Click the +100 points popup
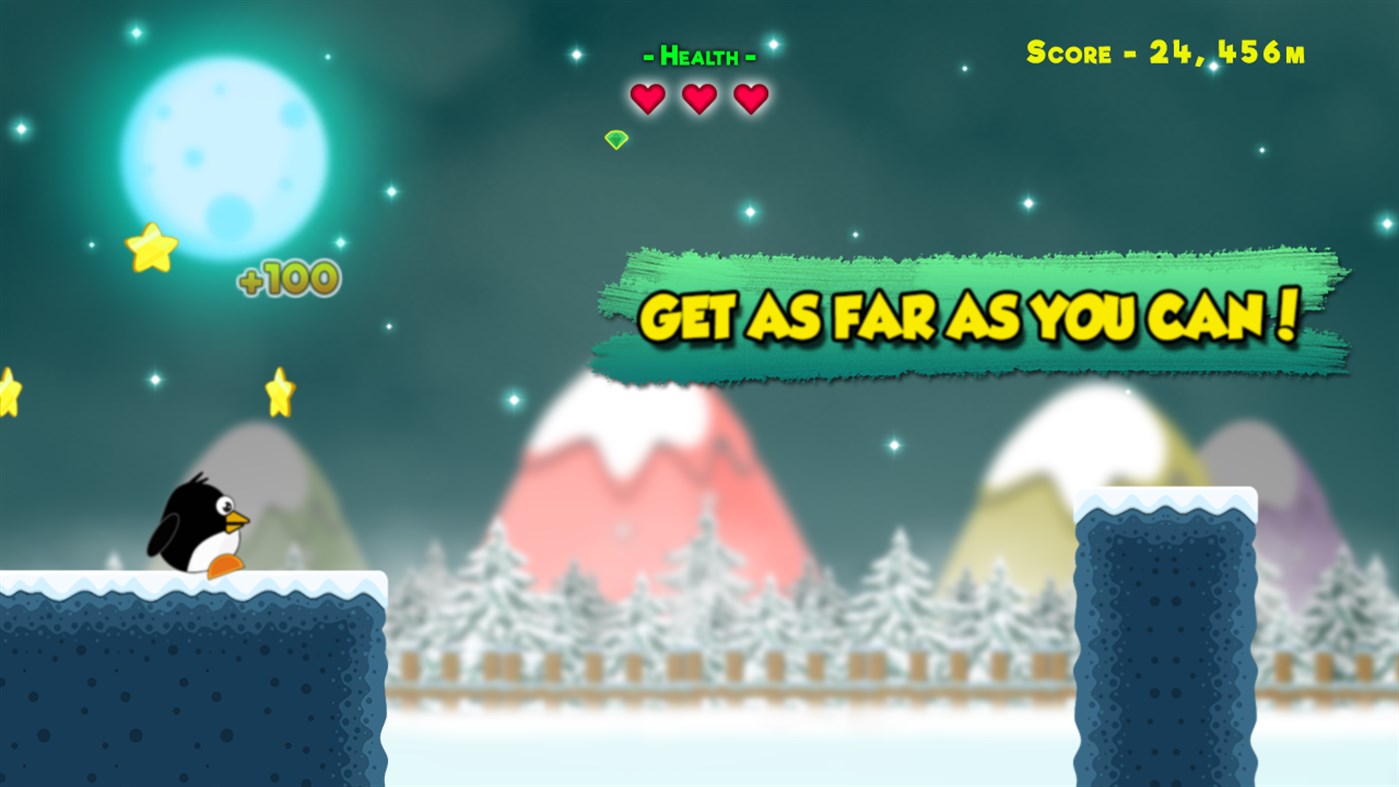 [x=288, y=277]
